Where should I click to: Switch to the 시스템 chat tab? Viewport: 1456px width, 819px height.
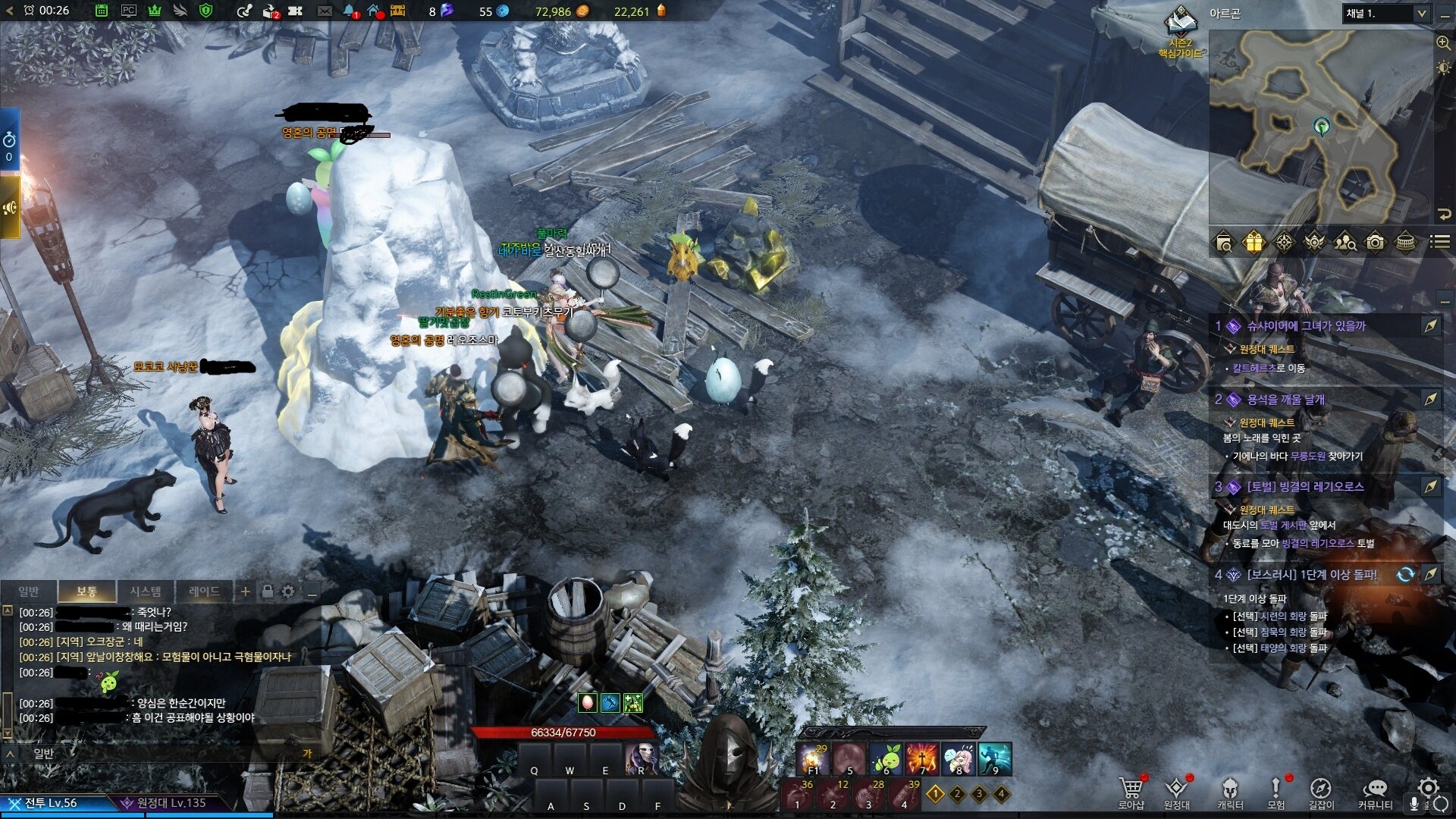point(145,591)
